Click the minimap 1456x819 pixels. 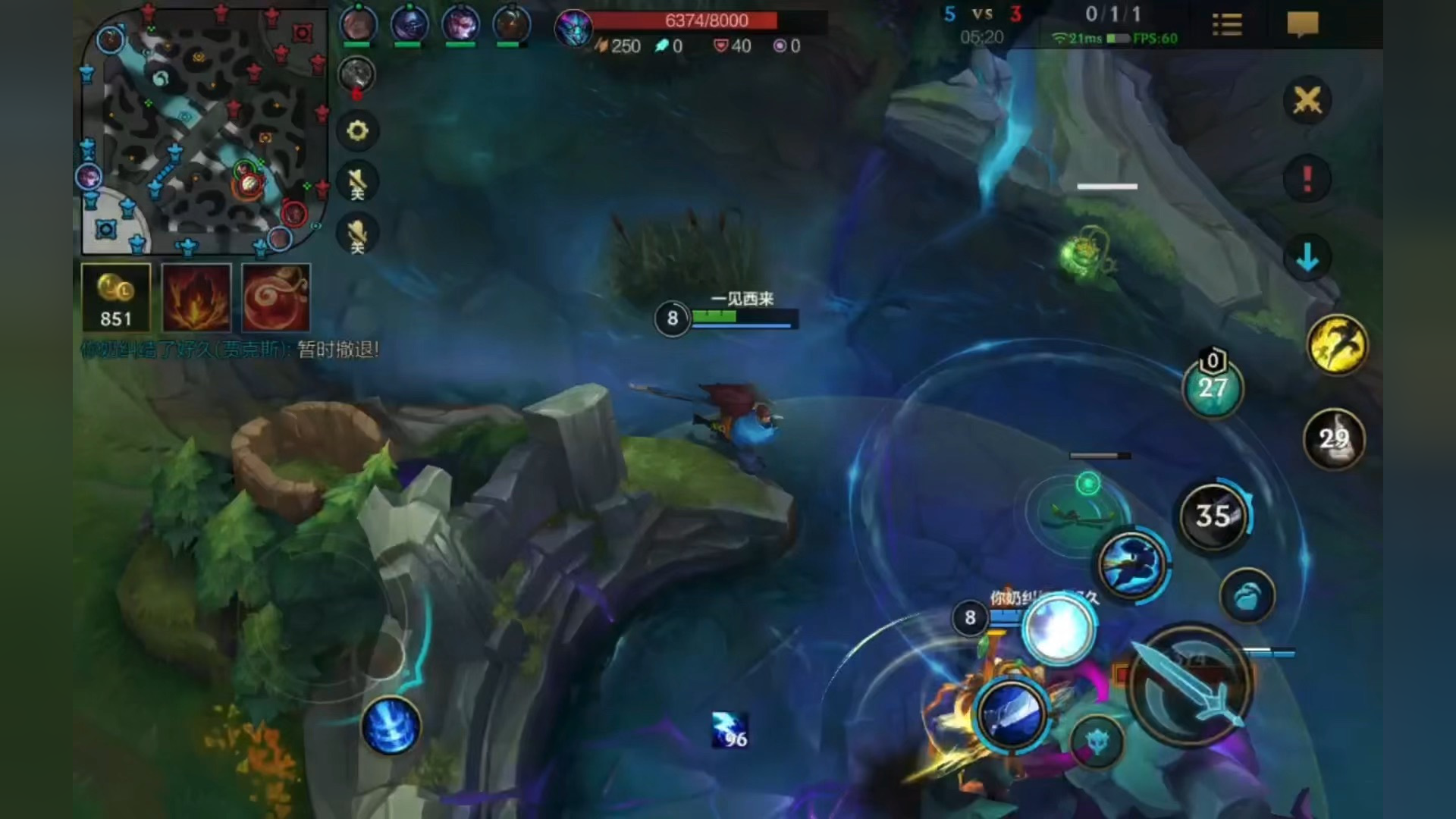pyautogui.click(x=203, y=130)
